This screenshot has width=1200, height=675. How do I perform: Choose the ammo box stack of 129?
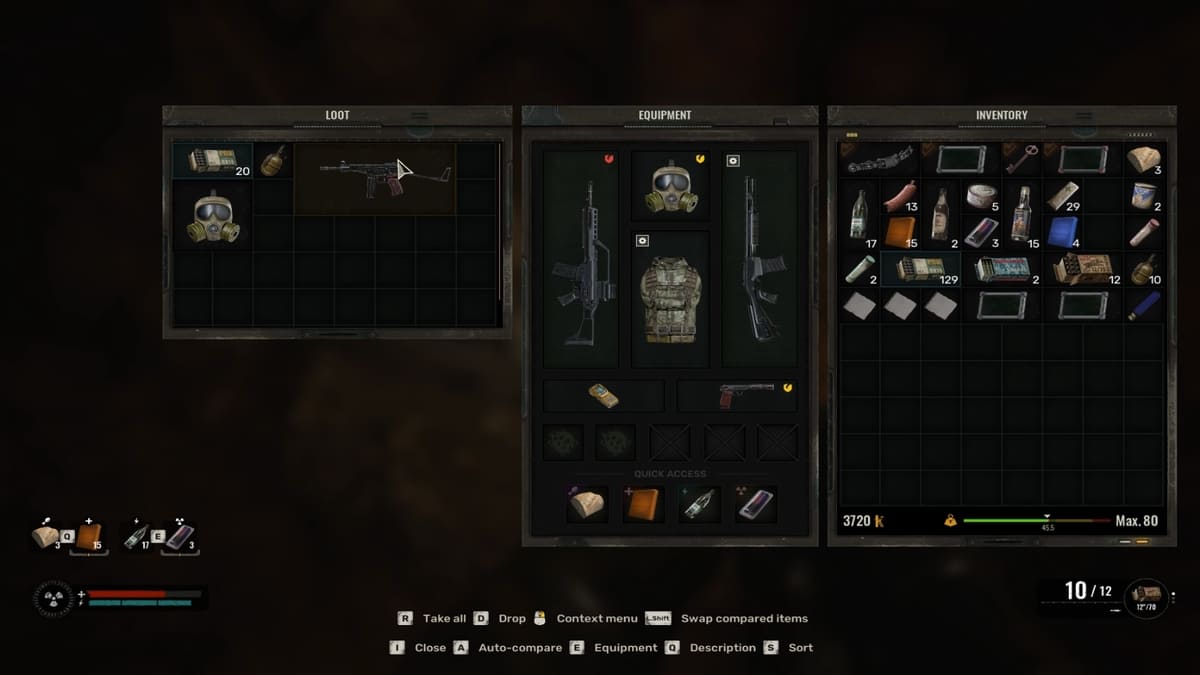click(x=919, y=268)
